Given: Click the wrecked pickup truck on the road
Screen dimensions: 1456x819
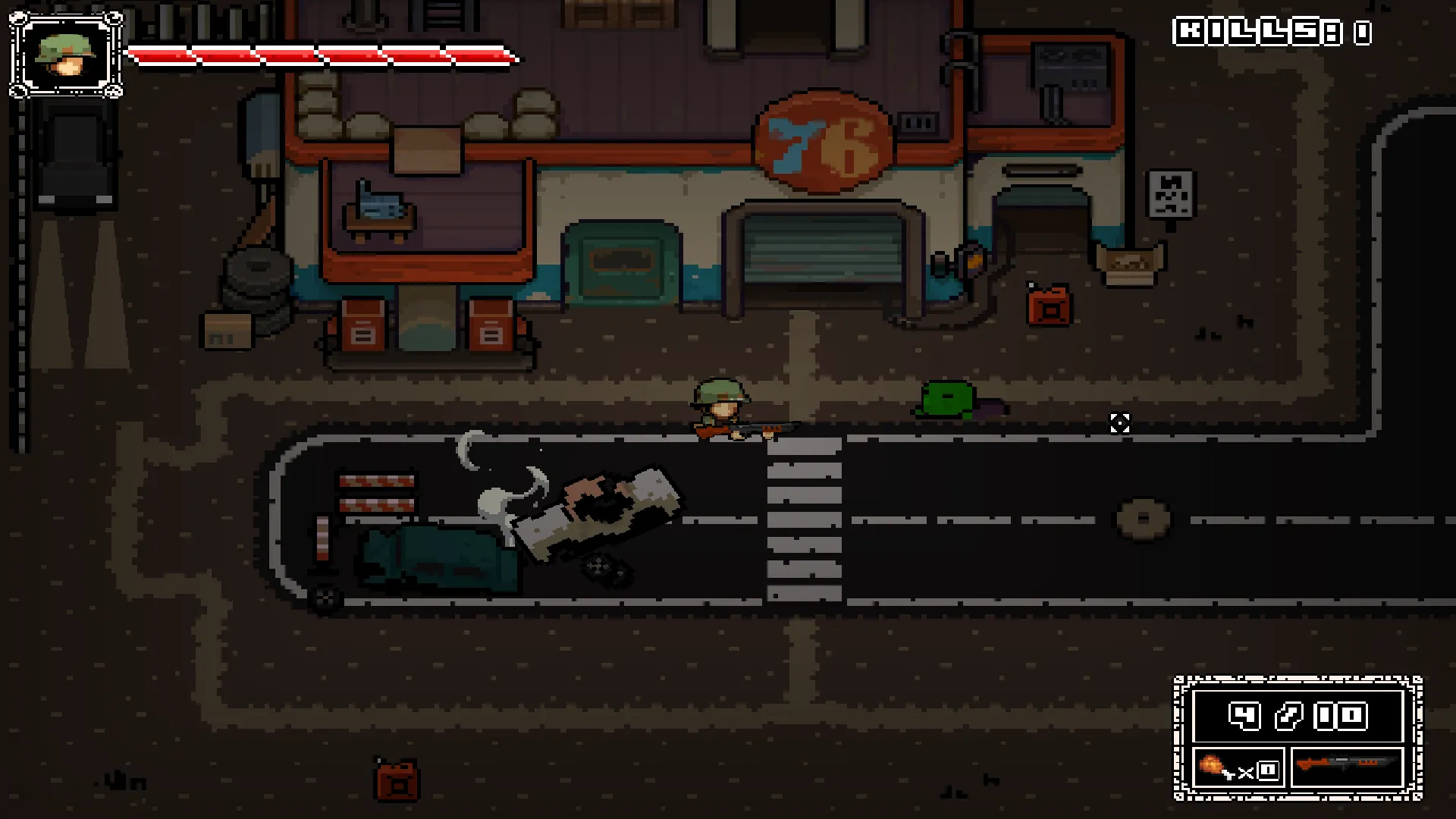Looking at the screenshot, I should (x=599, y=508).
